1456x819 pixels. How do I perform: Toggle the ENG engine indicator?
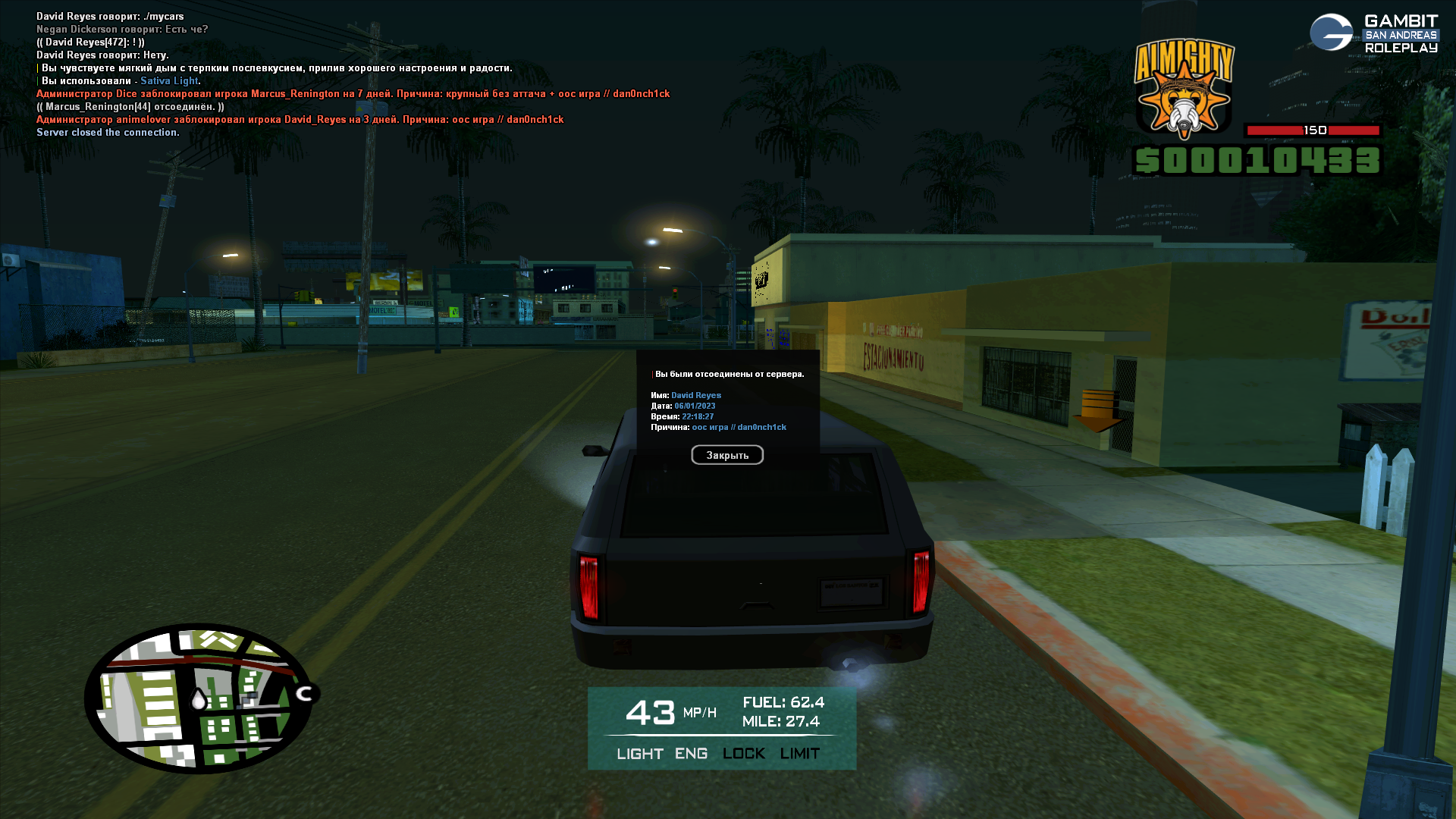(x=691, y=754)
